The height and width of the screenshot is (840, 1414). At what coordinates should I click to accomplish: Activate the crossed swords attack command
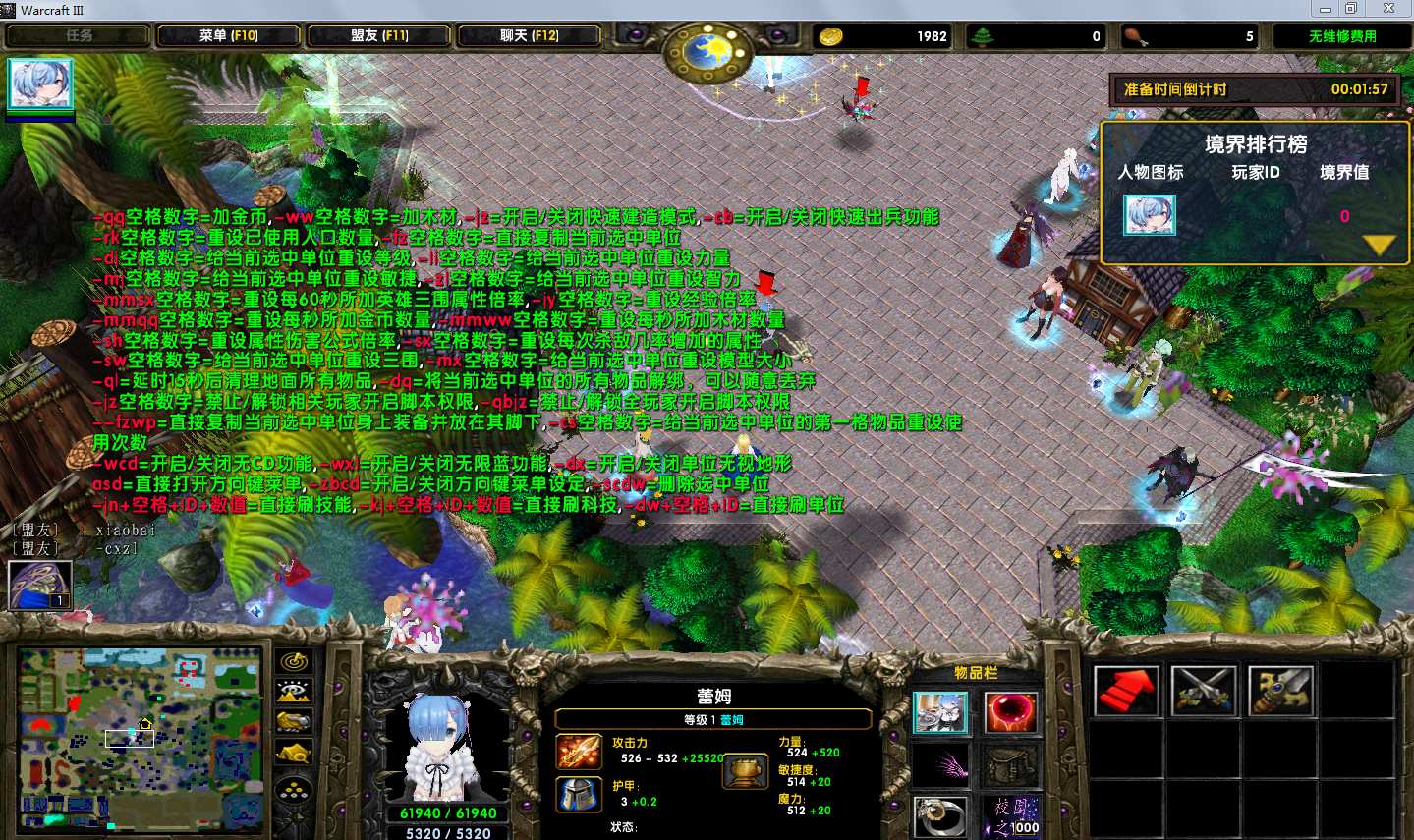point(1204,690)
